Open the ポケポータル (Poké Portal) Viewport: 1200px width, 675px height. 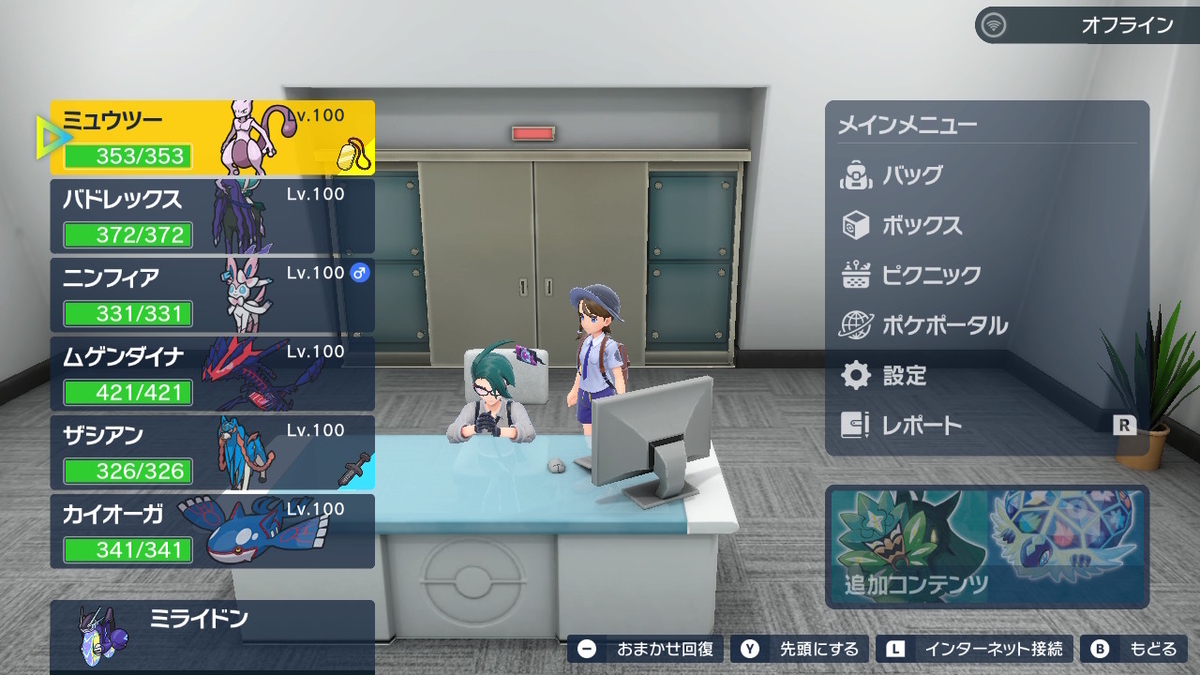(x=944, y=326)
